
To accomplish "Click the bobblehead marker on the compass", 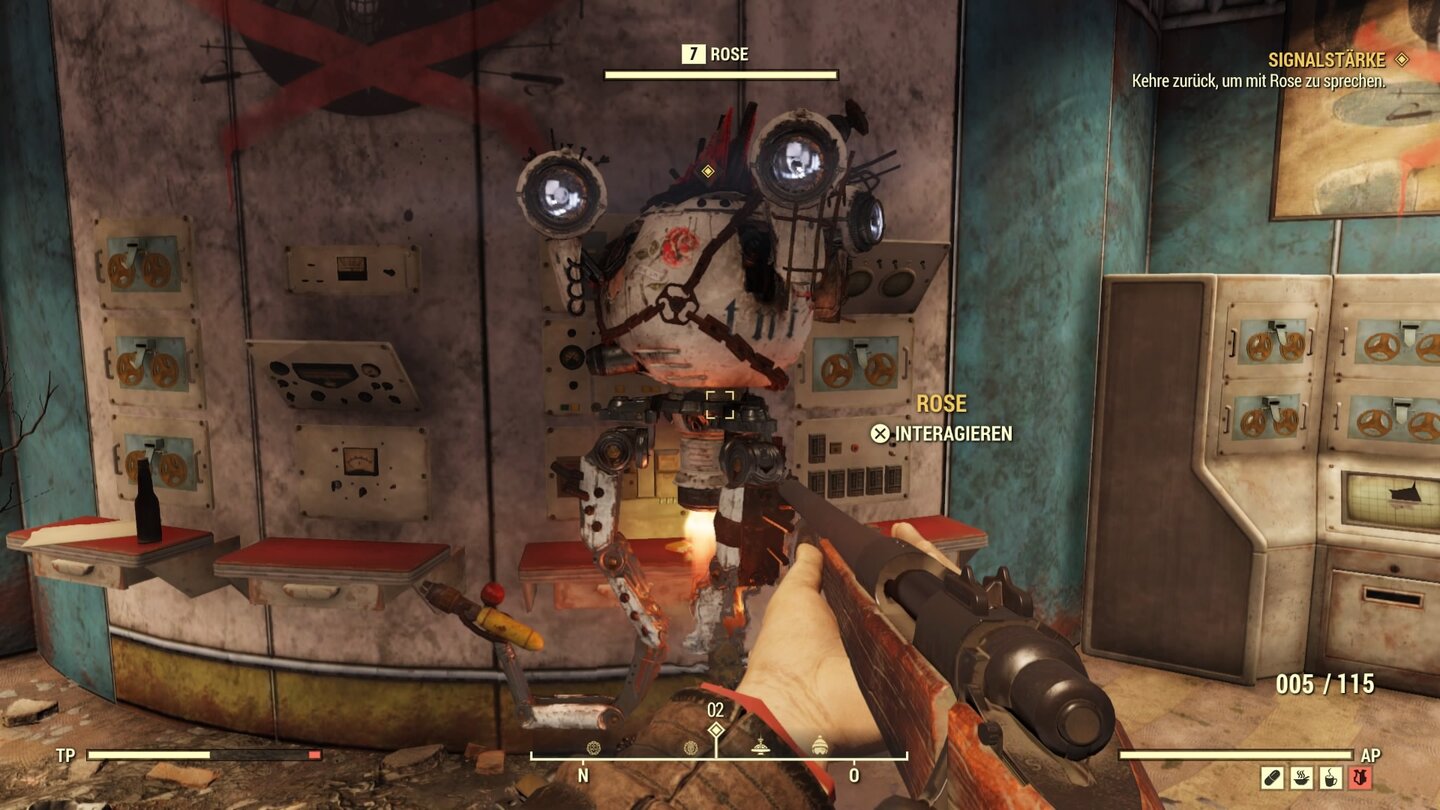I will tap(819, 744).
